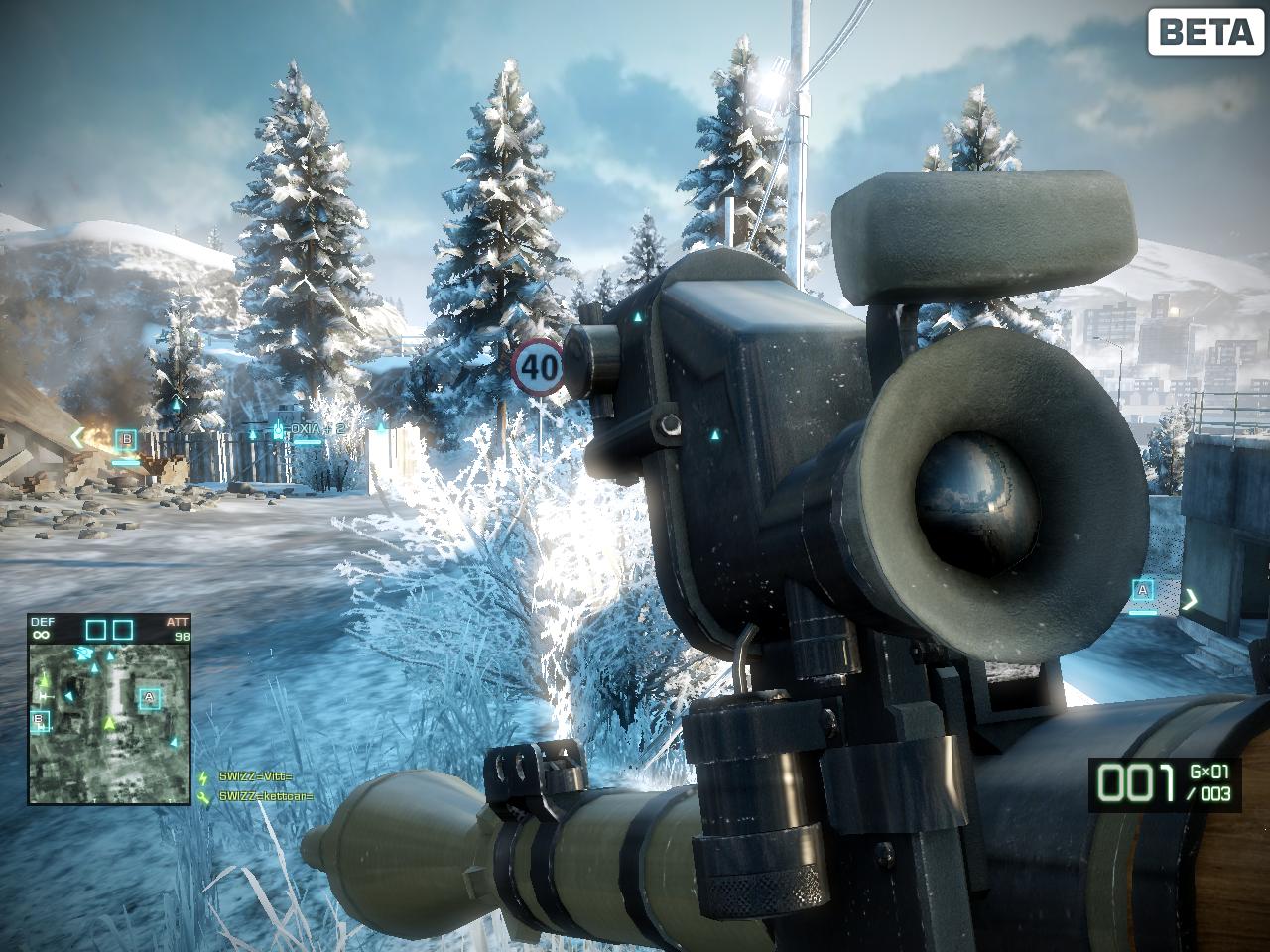
Task: Select objective A marker on the minimap
Action: click(x=150, y=698)
